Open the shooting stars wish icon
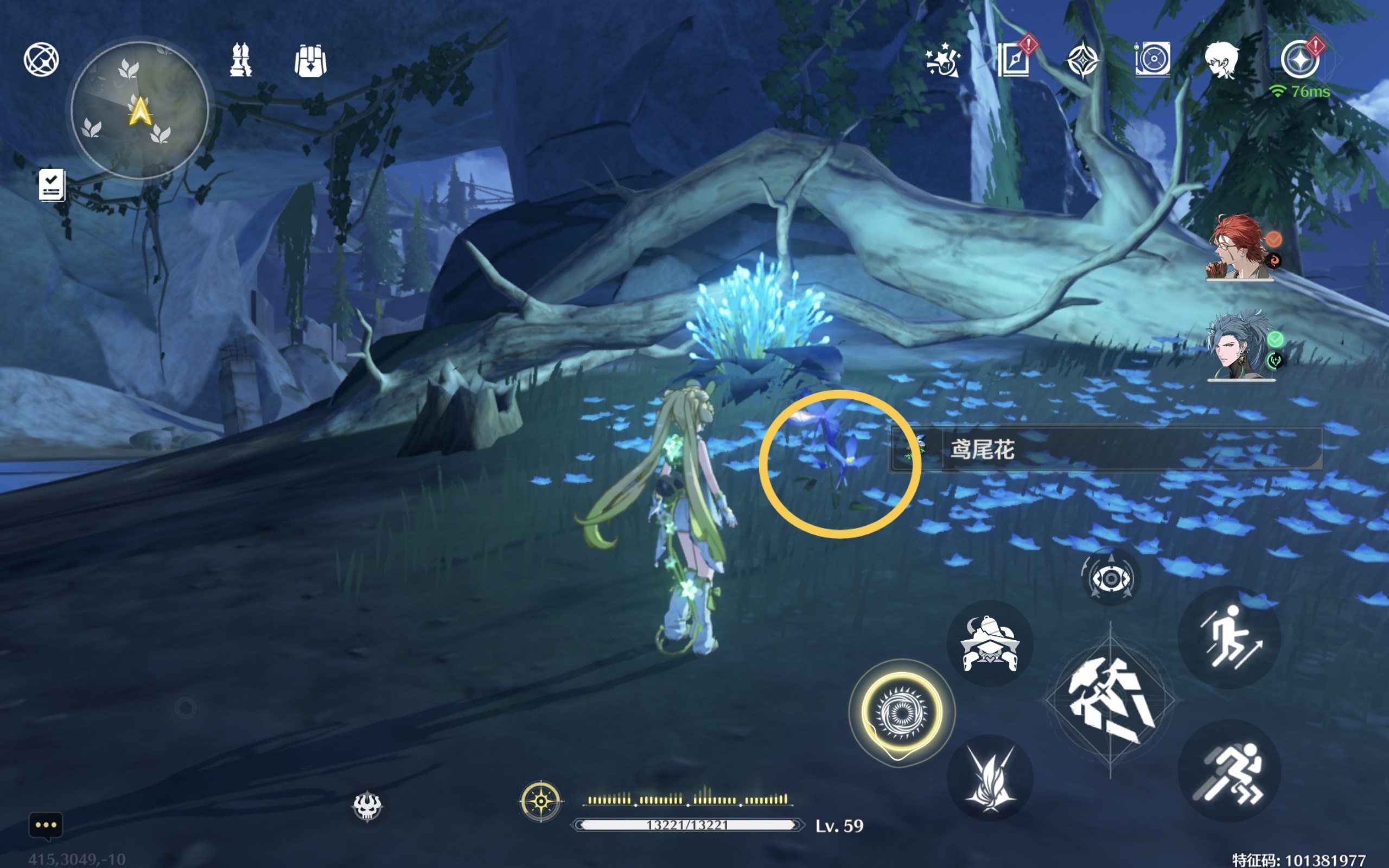1389x868 pixels. (942, 60)
